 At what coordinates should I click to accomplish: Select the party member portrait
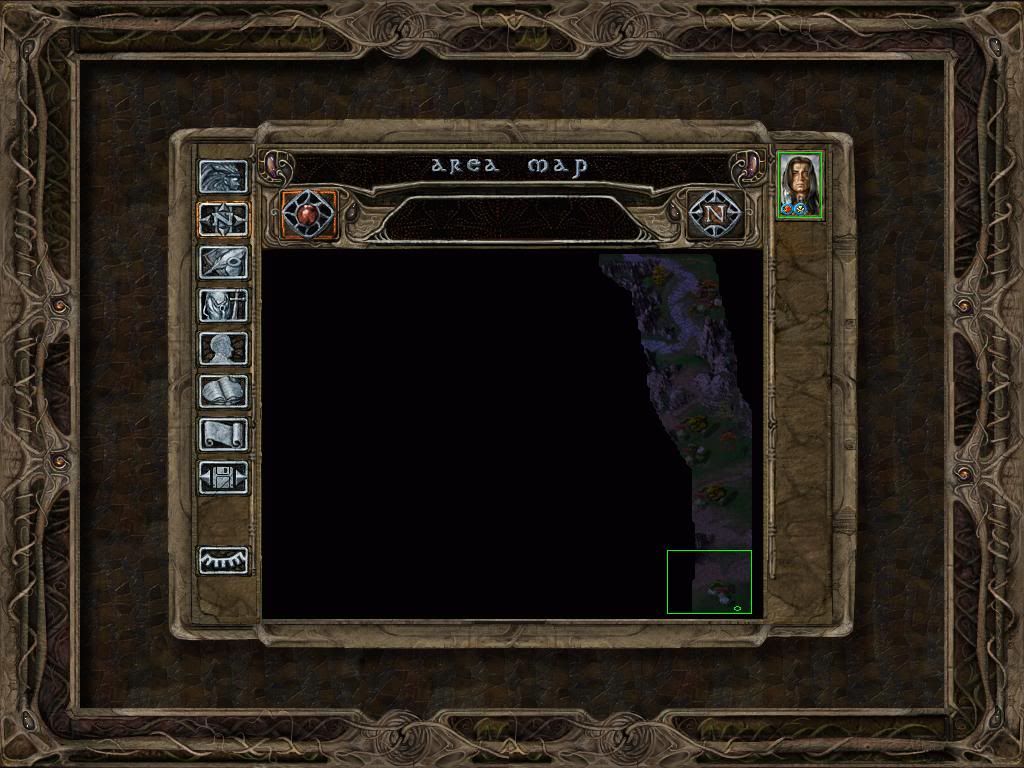point(800,184)
